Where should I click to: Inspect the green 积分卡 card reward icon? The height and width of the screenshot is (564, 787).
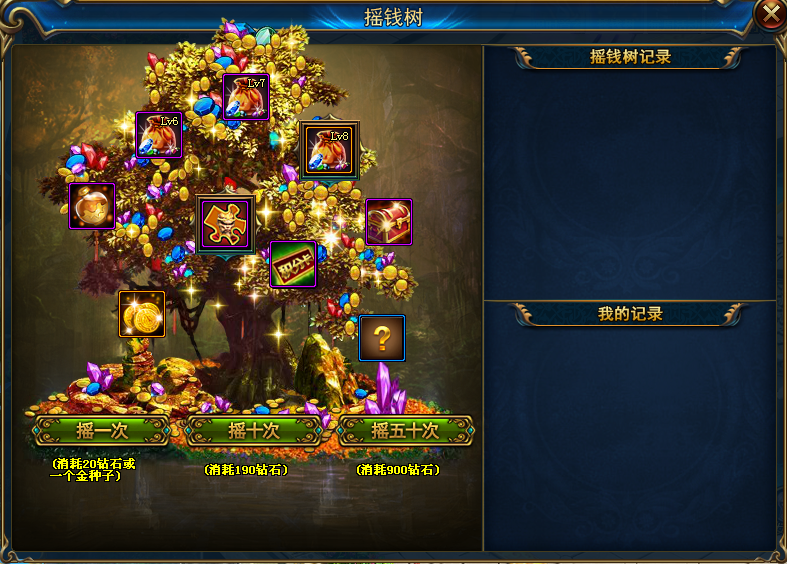[293, 264]
